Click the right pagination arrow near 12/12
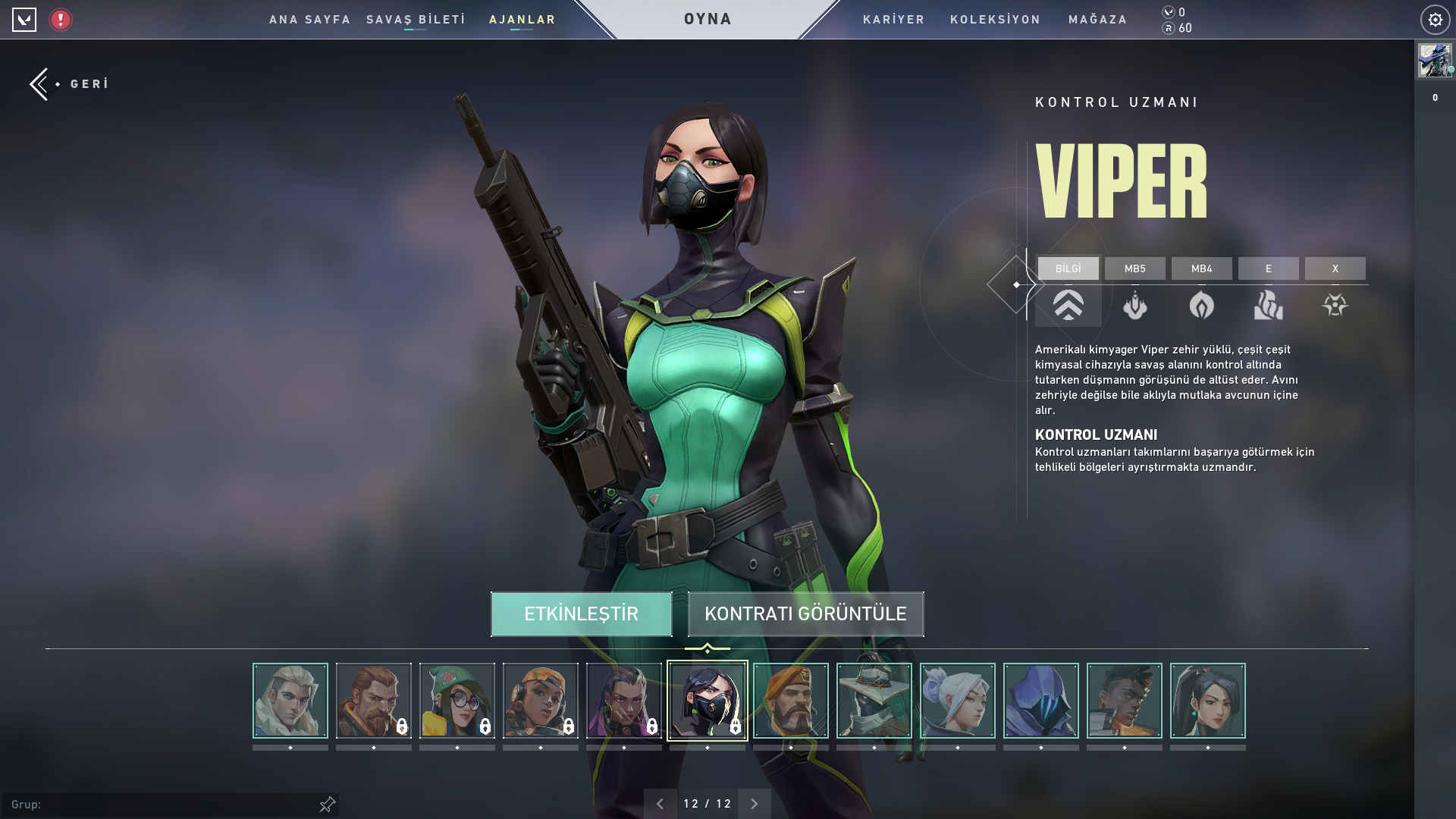The image size is (1456, 819). point(754,802)
